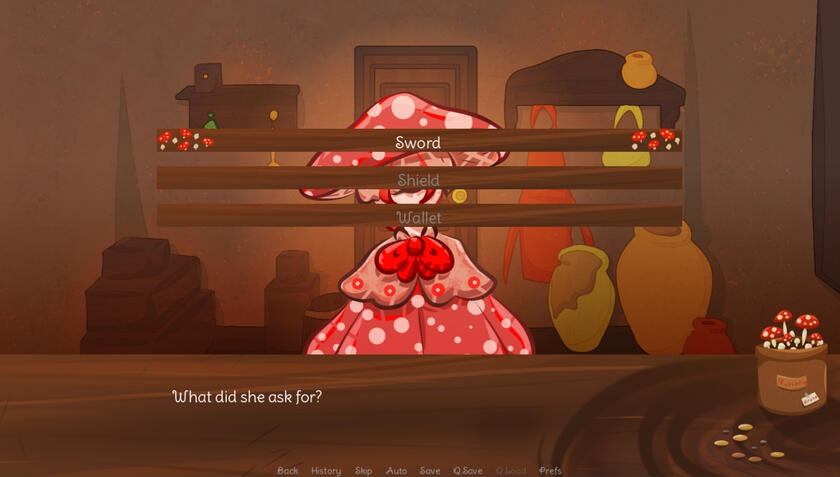Select the Shield dialogue choice
840x477 pixels.
click(x=418, y=180)
